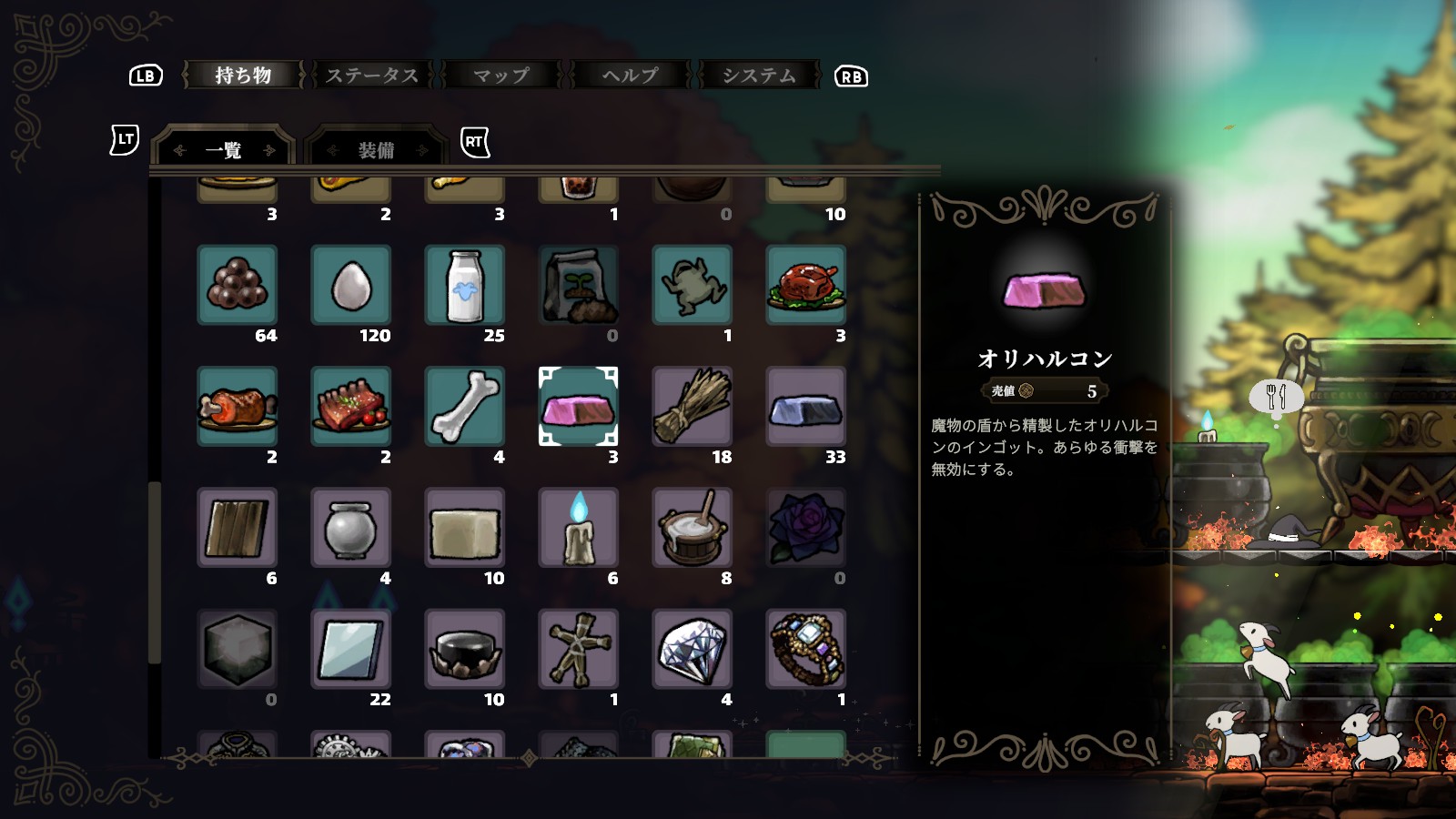Select the straw bundle item
Image resolution: width=1456 pixels, height=819 pixels.
[x=692, y=406]
